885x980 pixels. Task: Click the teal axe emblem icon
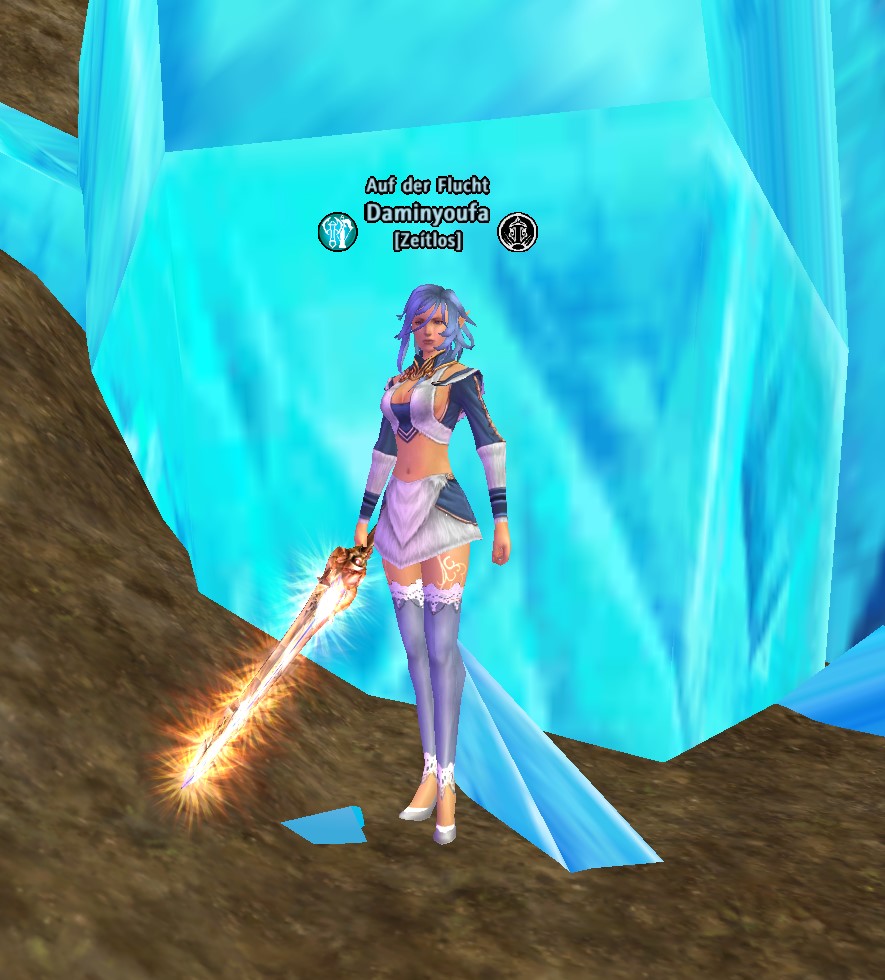[338, 232]
